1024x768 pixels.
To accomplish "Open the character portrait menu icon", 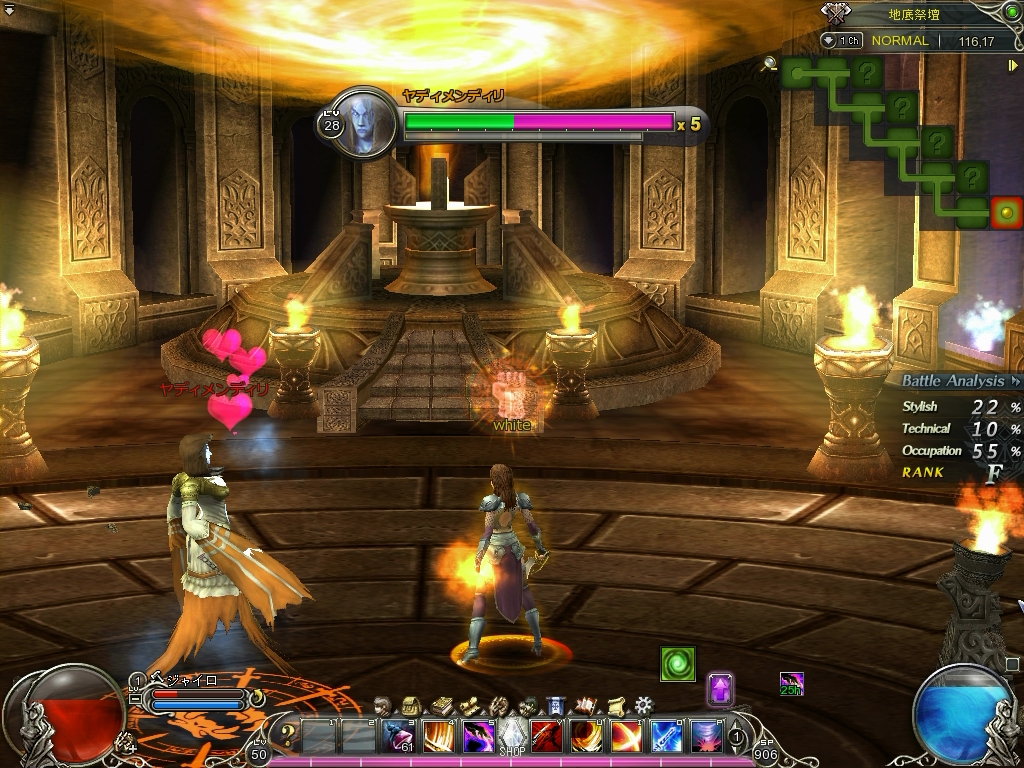I will pyautogui.click(x=384, y=705).
